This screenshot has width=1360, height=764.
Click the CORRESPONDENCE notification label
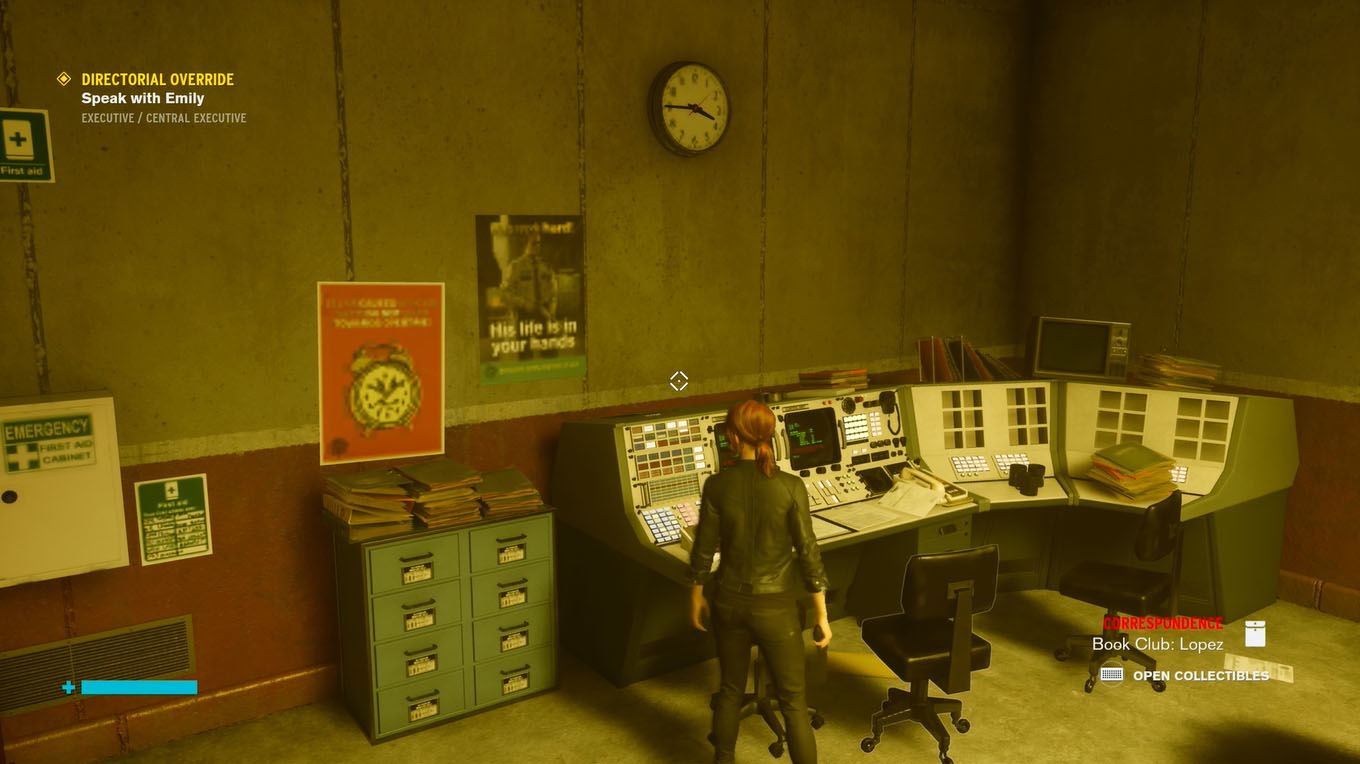(x=1162, y=622)
